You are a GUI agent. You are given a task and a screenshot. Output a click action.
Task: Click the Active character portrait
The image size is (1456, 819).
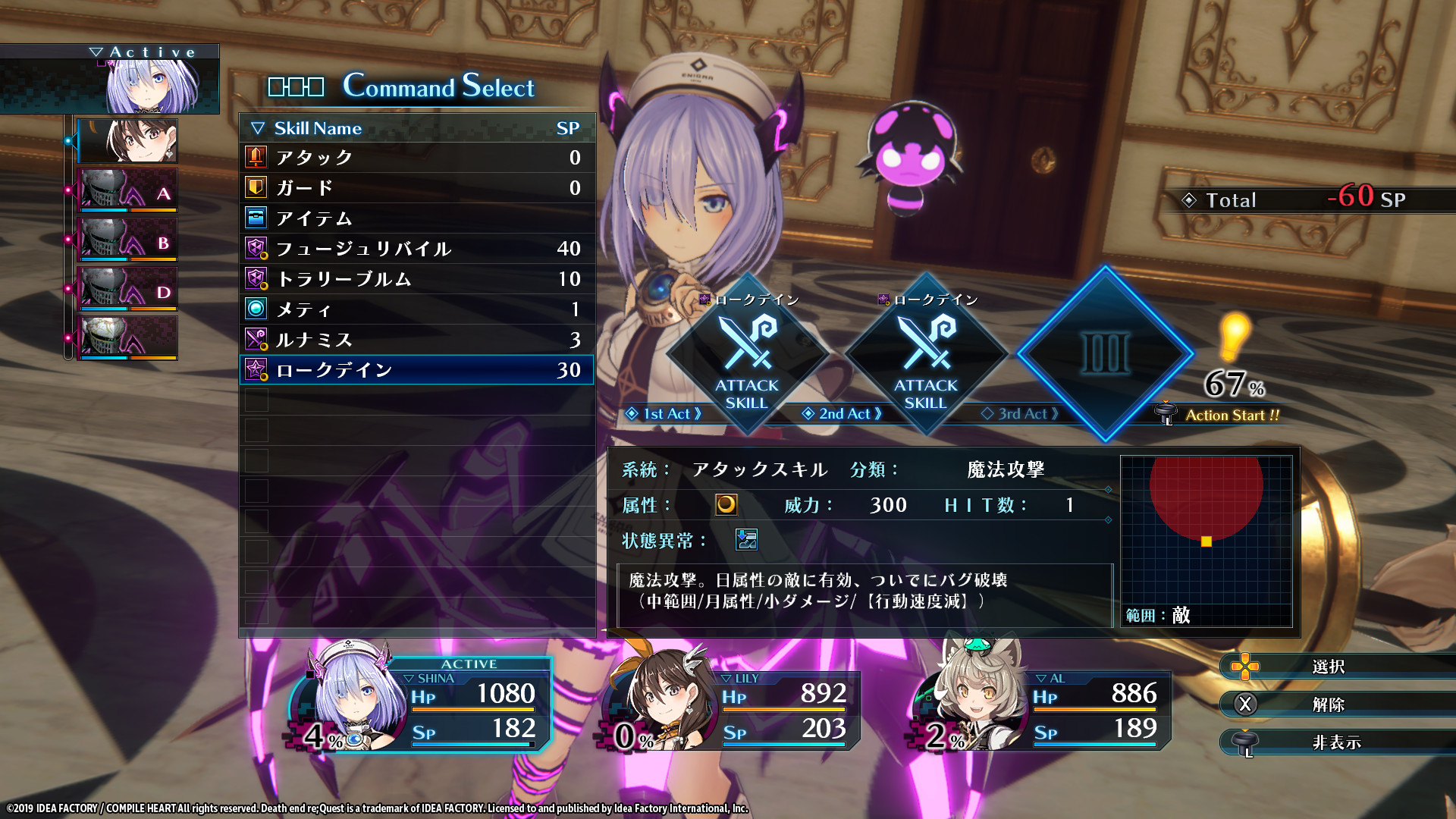coord(152,85)
